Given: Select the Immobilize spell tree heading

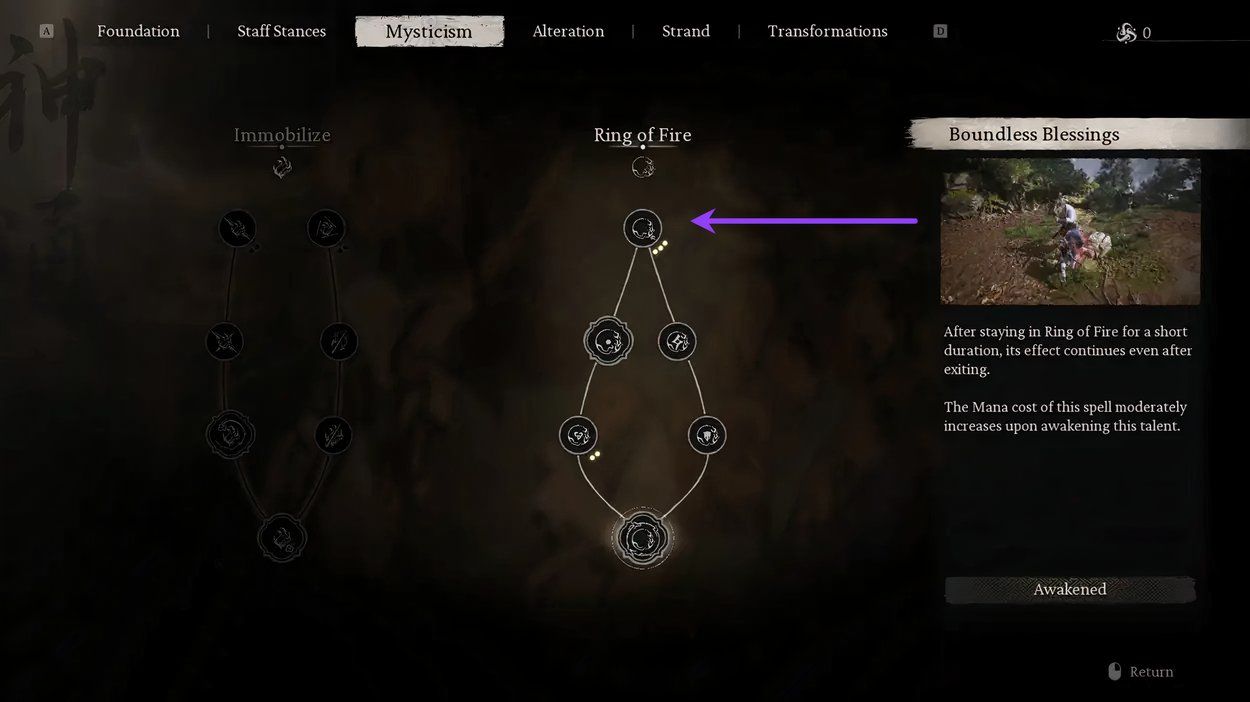Looking at the screenshot, I should [282, 135].
